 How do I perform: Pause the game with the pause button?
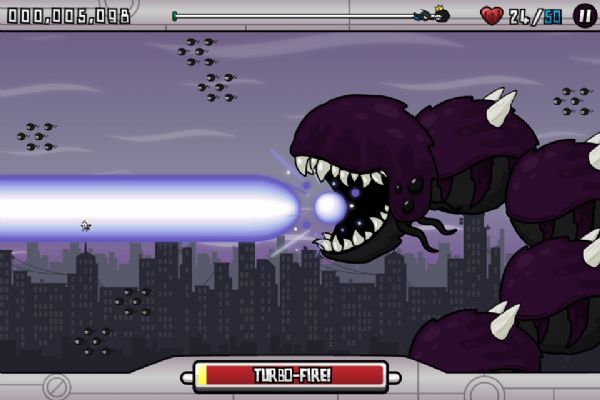click(582, 15)
